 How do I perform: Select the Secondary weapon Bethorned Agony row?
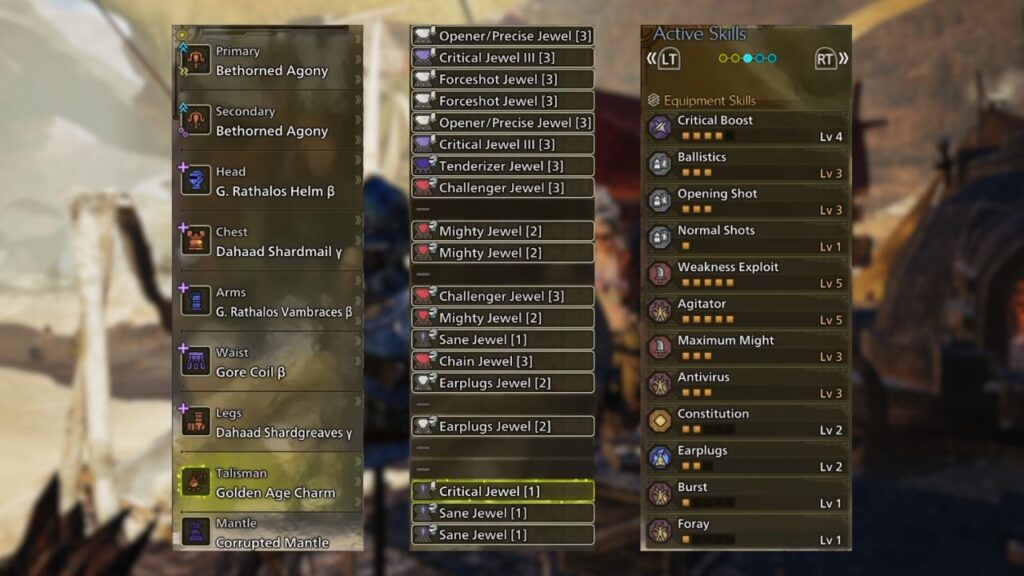coord(268,122)
